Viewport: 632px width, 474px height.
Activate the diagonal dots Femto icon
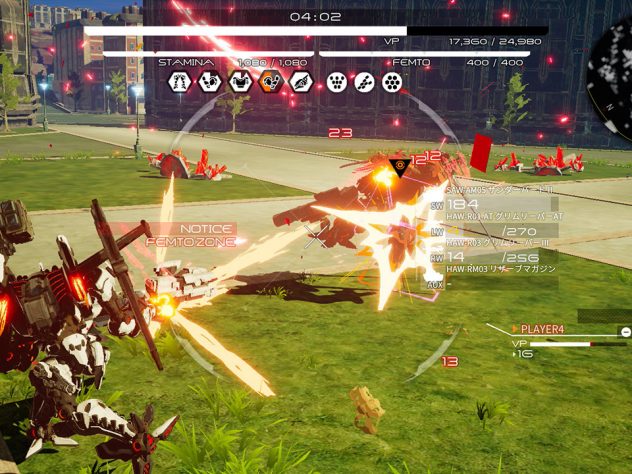point(364,83)
